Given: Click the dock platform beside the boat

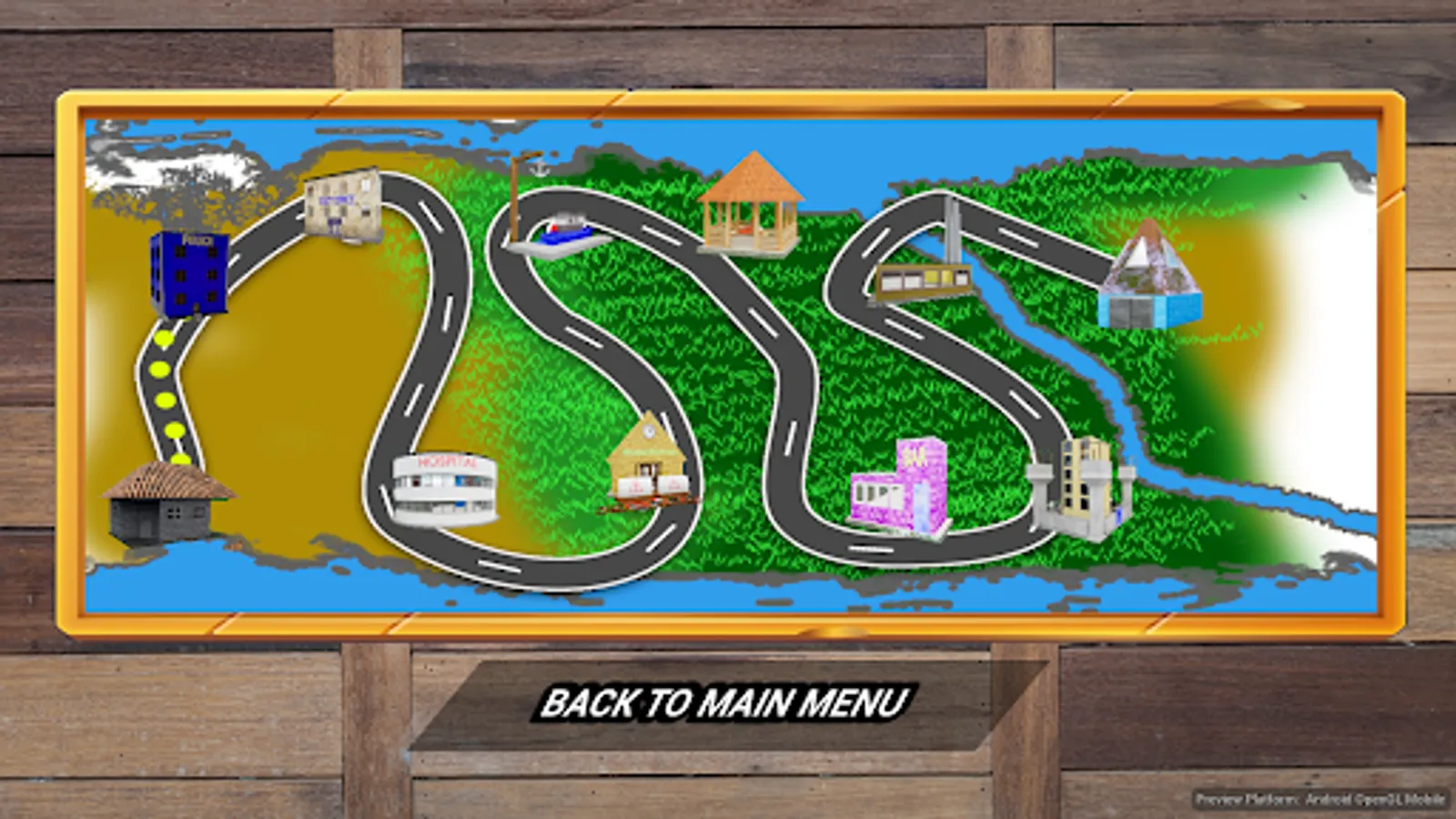Looking at the screenshot, I should [x=537, y=248].
